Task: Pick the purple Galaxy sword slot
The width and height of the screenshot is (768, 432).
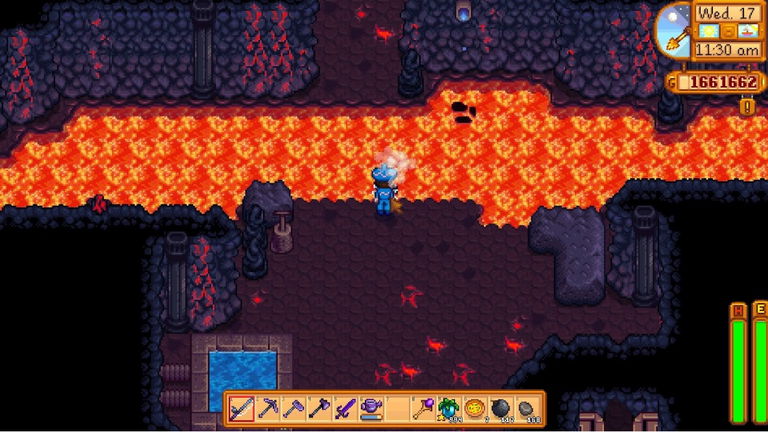Action: point(345,408)
